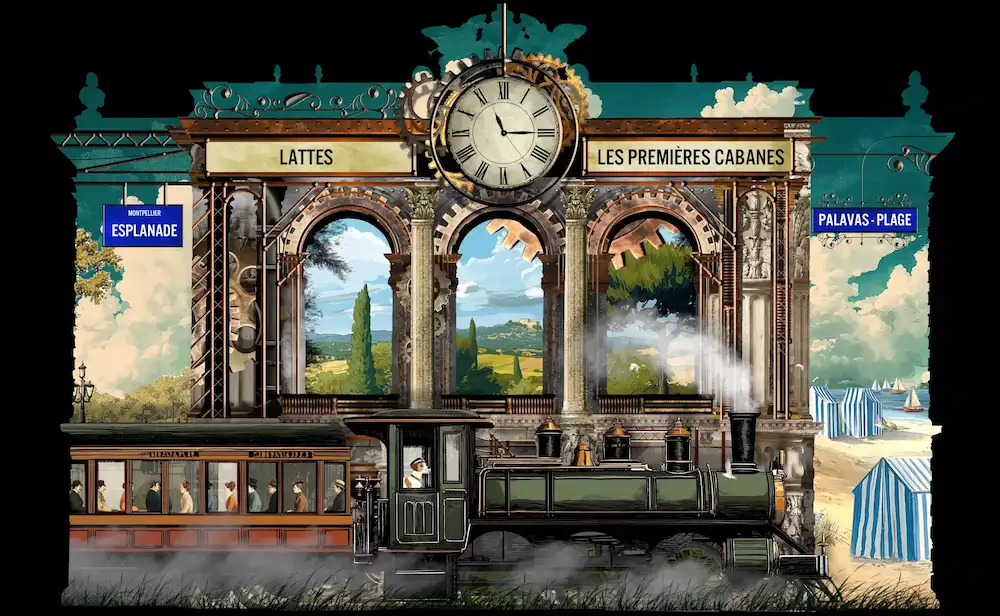Open the Montpellier Esplanade blue sign

pyautogui.click(x=143, y=226)
